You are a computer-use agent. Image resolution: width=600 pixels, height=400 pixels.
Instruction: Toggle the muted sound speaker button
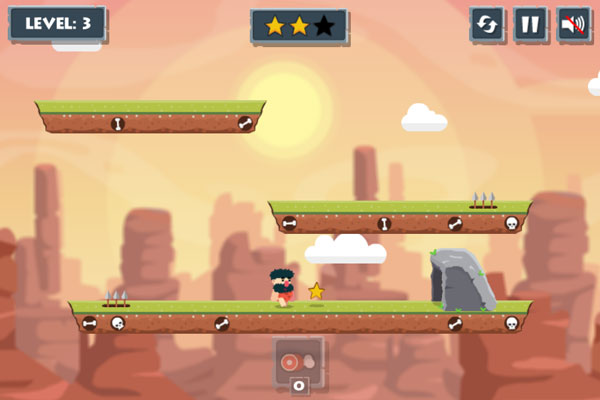coord(574,25)
